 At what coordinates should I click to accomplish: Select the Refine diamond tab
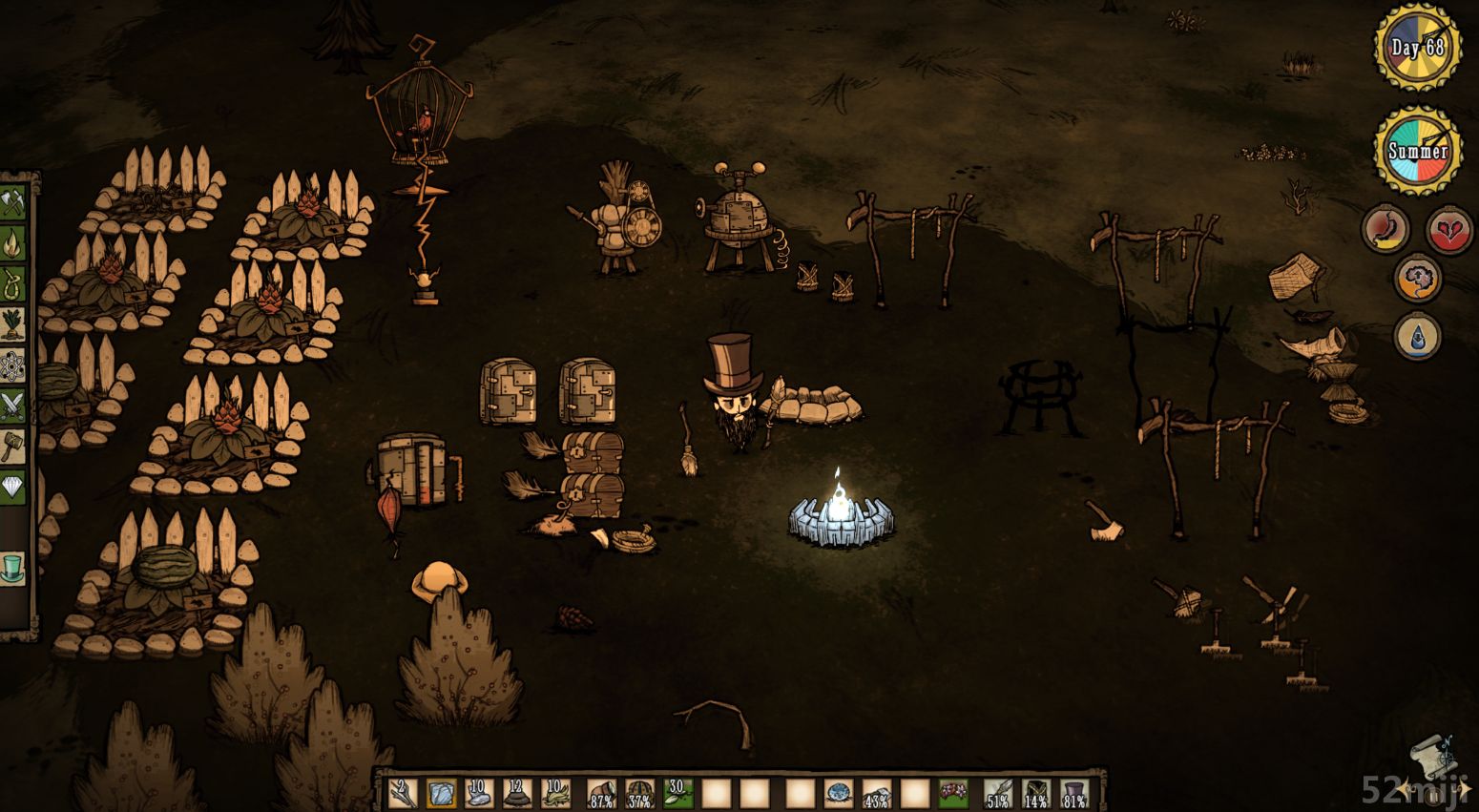14,485
